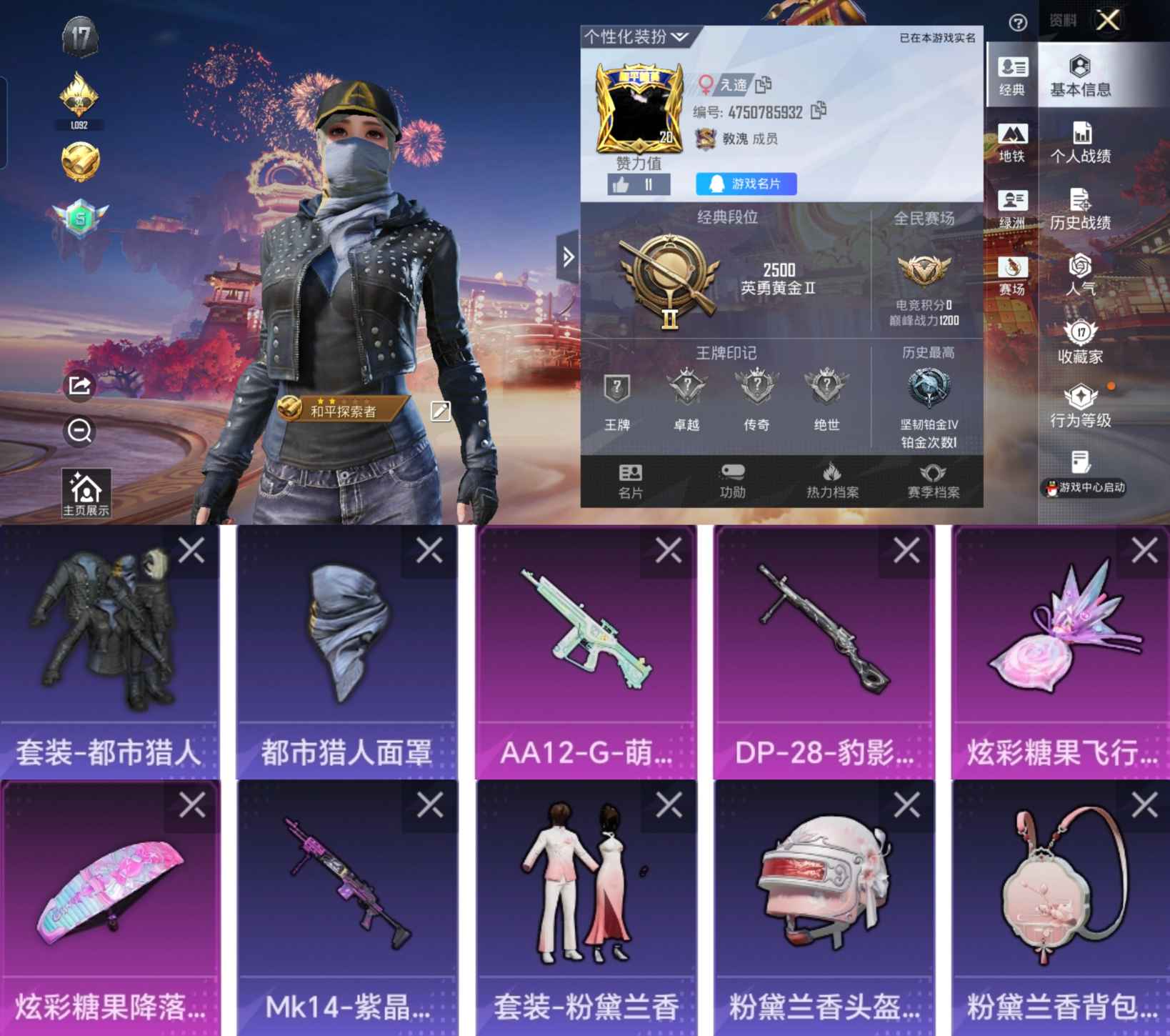Click the share icon on the left sidebar
Screen dimensions: 1170x1036
point(79,386)
